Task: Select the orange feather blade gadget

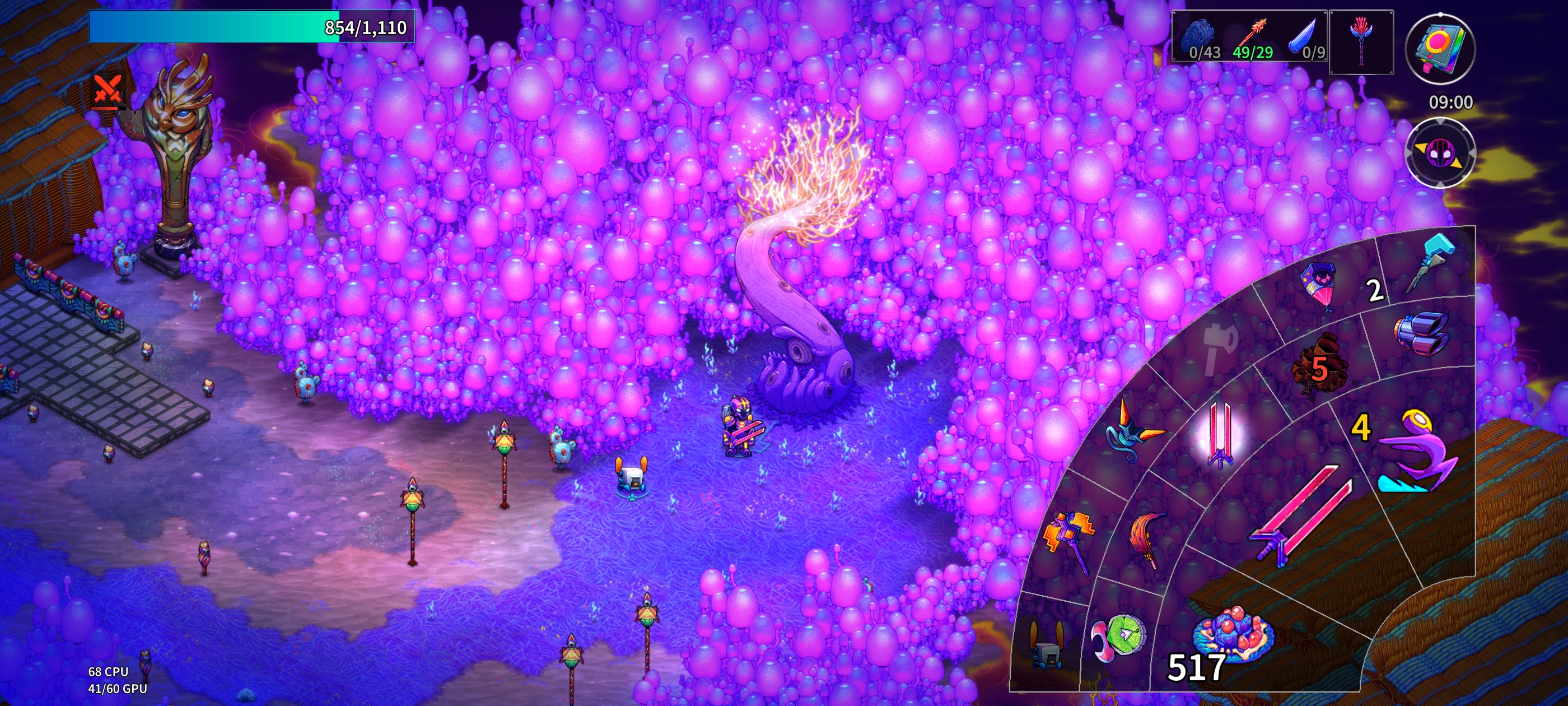Action: [x=1146, y=538]
